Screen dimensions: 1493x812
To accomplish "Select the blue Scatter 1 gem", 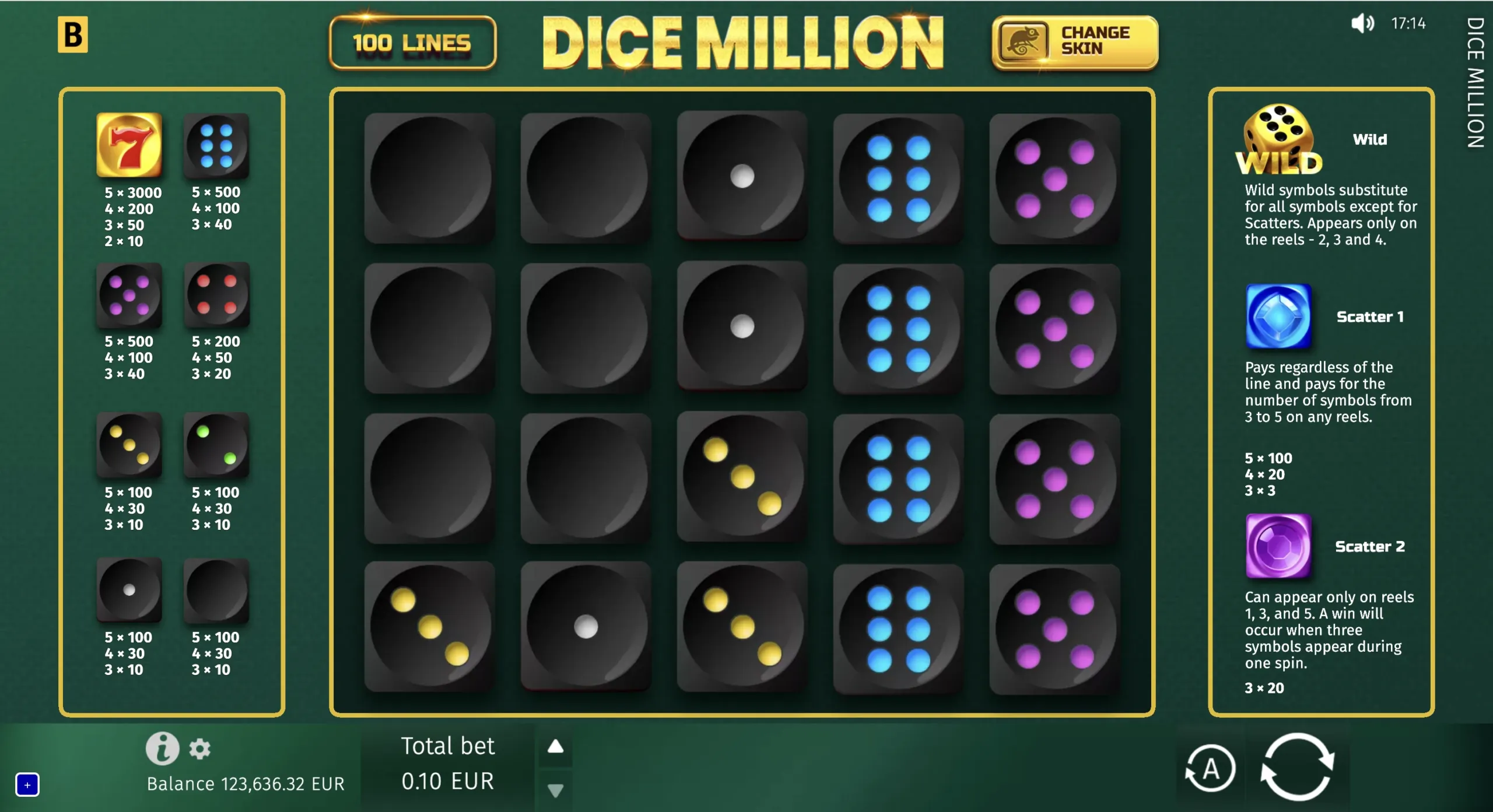I will coord(1279,317).
